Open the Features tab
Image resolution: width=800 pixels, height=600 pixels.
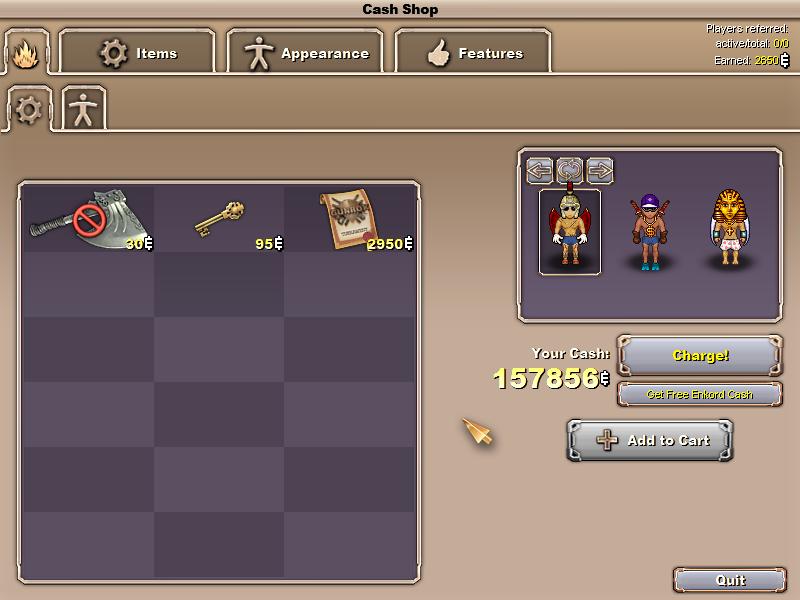pyautogui.click(x=474, y=53)
